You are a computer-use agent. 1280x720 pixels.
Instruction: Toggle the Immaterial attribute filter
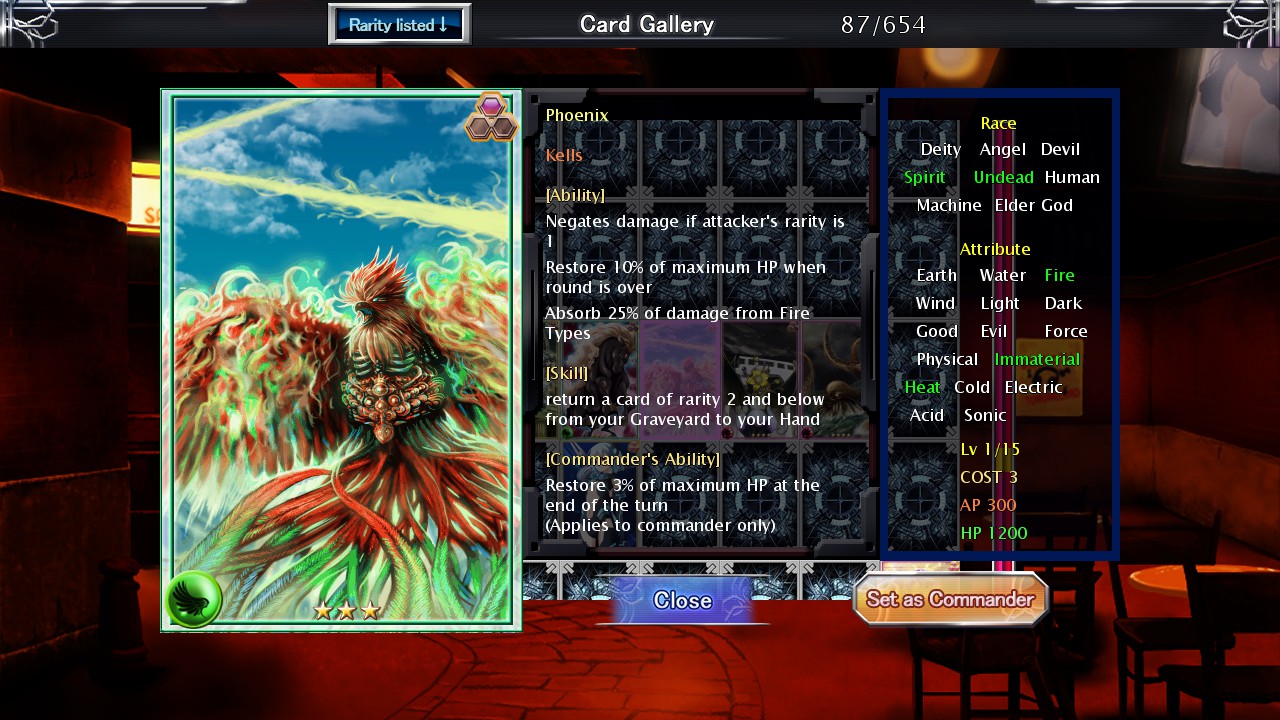[x=1037, y=359]
